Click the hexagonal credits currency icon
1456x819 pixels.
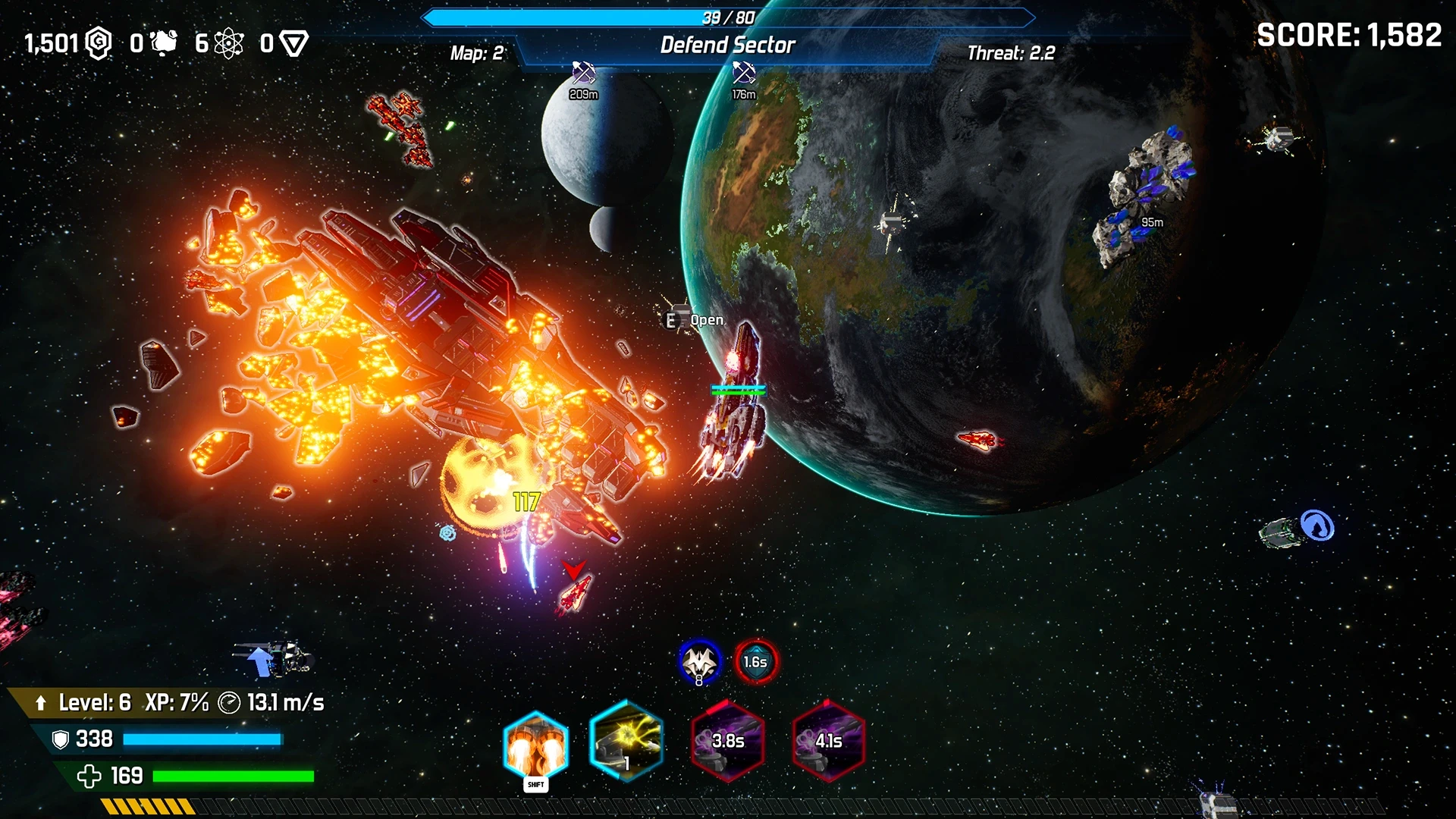coord(99,43)
